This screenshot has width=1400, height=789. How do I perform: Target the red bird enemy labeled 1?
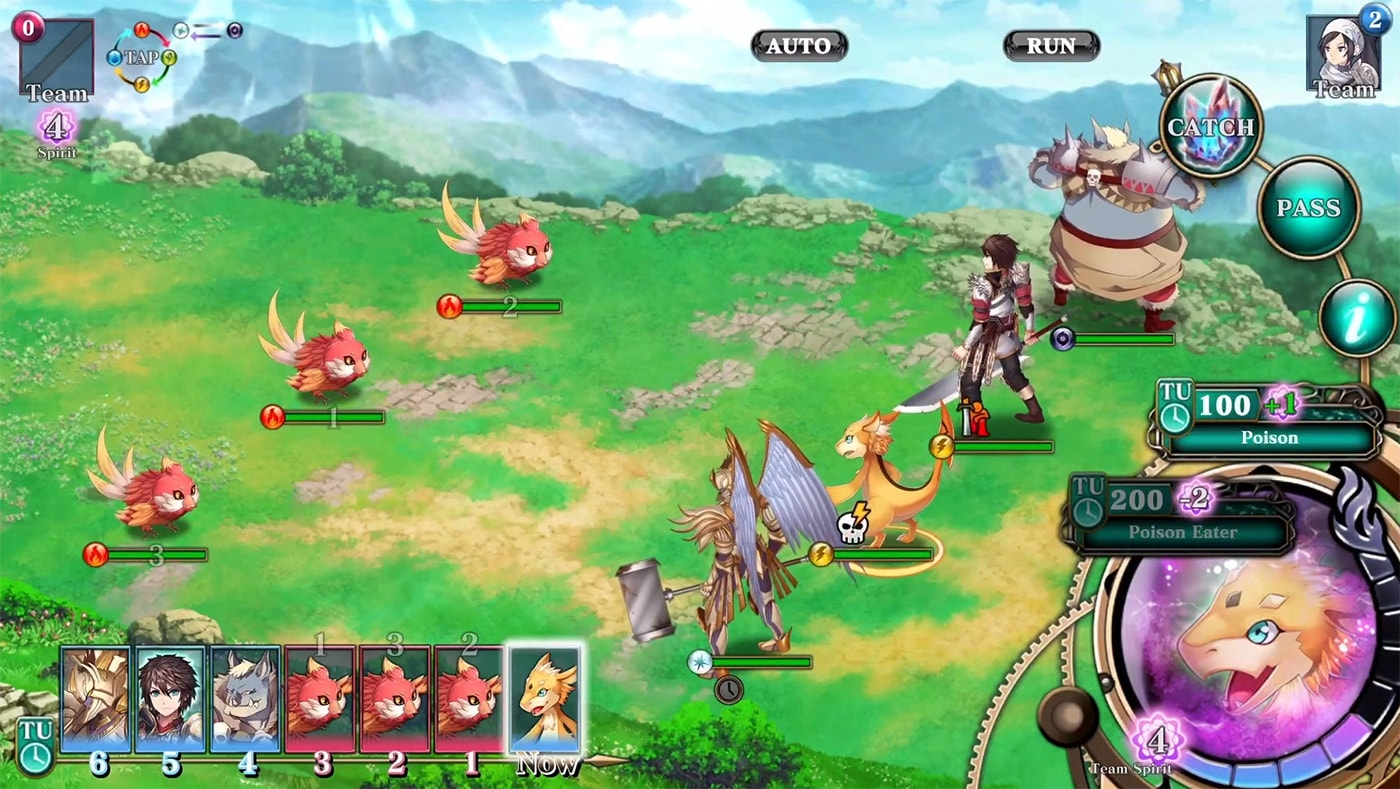[x=322, y=355]
